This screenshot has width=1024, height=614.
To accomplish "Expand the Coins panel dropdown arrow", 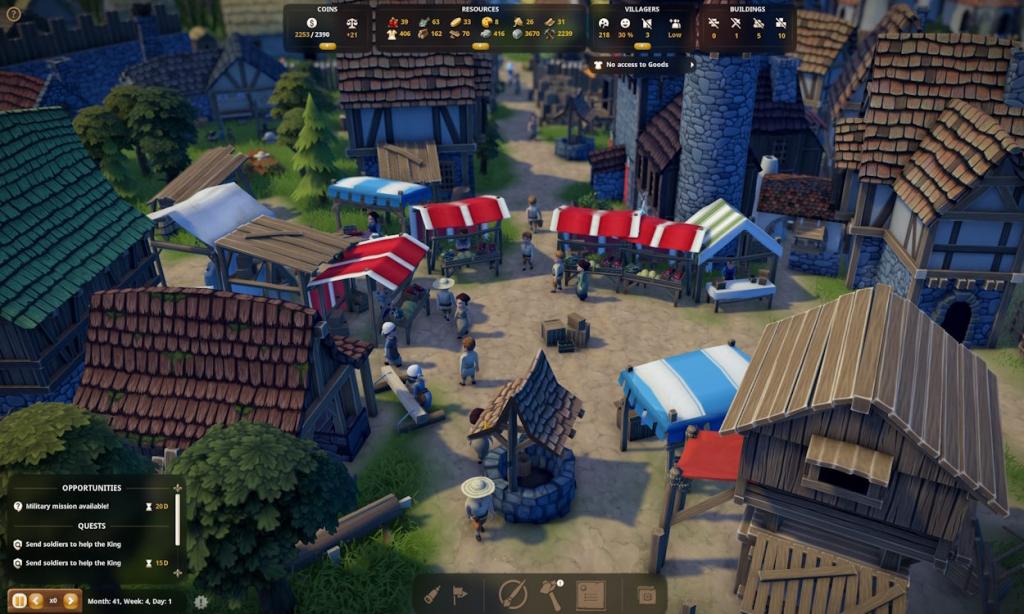I will coord(326,46).
